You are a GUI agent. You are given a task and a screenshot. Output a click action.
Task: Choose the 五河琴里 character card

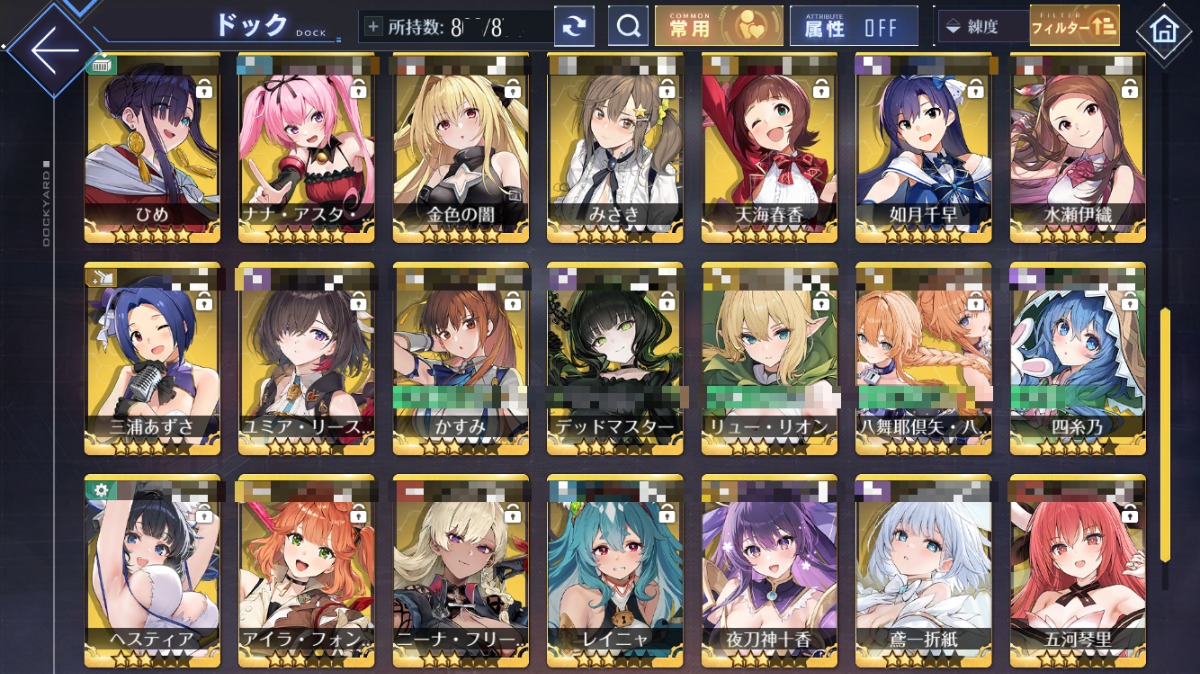tap(1077, 568)
